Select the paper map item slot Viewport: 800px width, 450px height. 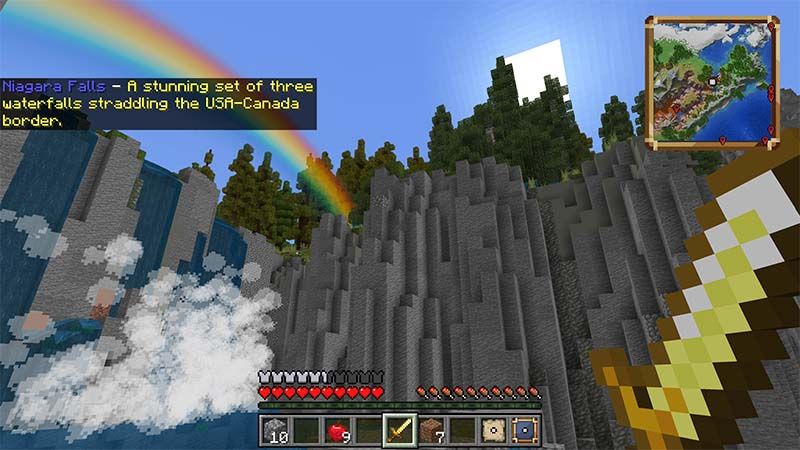coord(492,431)
